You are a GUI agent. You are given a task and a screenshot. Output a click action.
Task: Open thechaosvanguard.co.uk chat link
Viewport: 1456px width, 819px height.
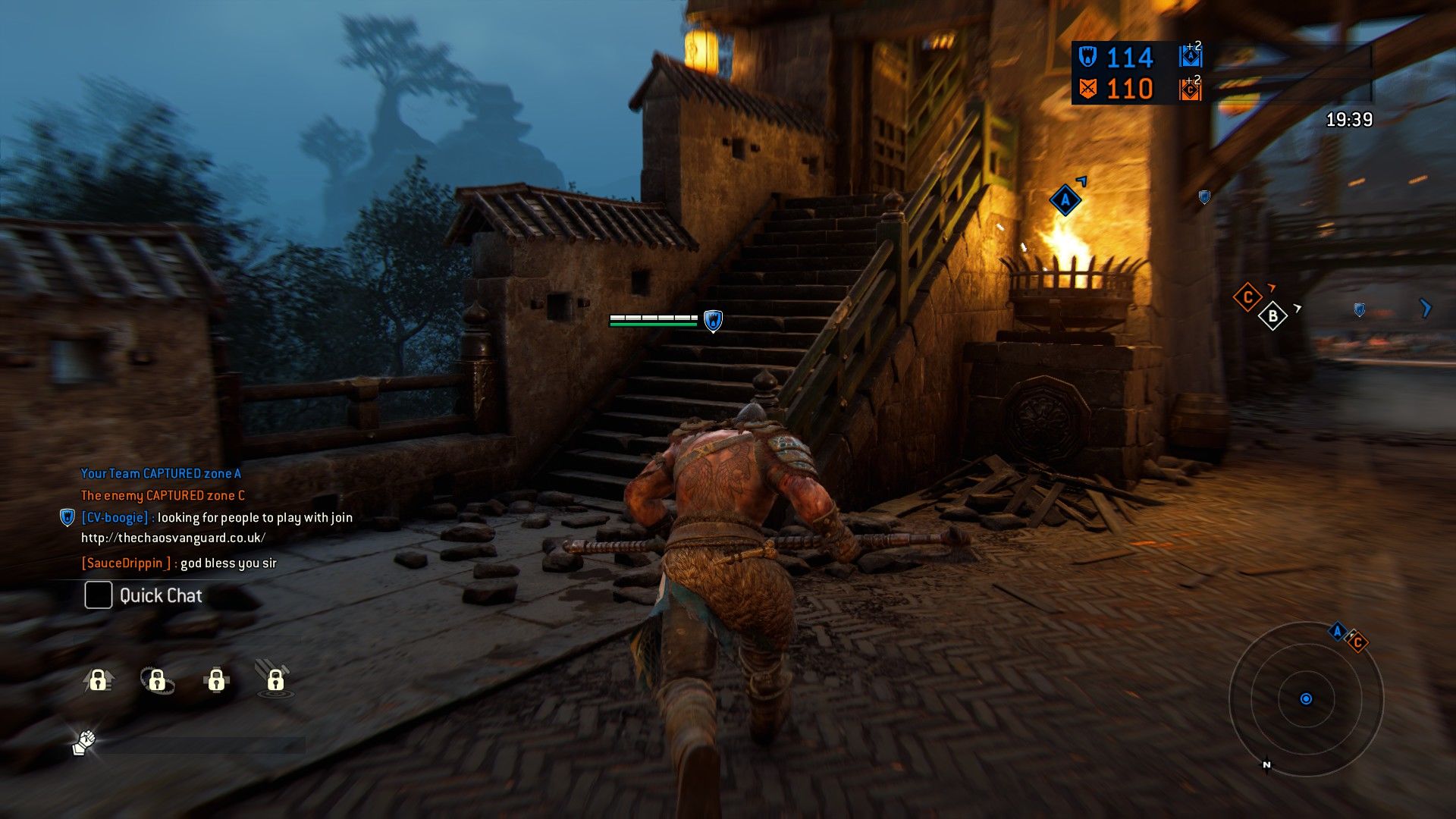173,538
